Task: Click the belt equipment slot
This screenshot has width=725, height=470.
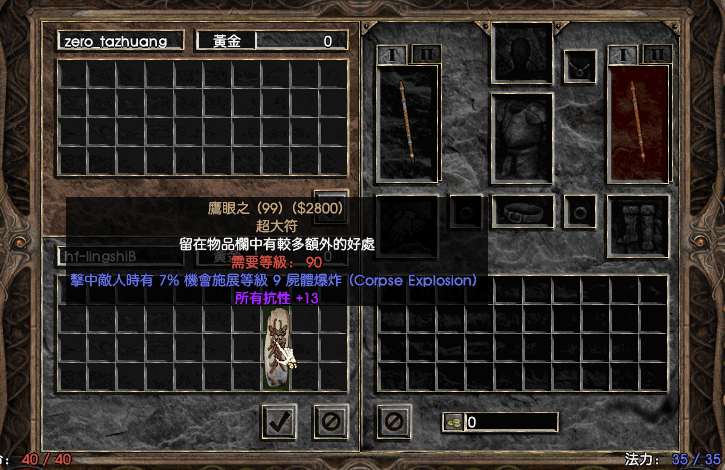Action: [522, 212]
